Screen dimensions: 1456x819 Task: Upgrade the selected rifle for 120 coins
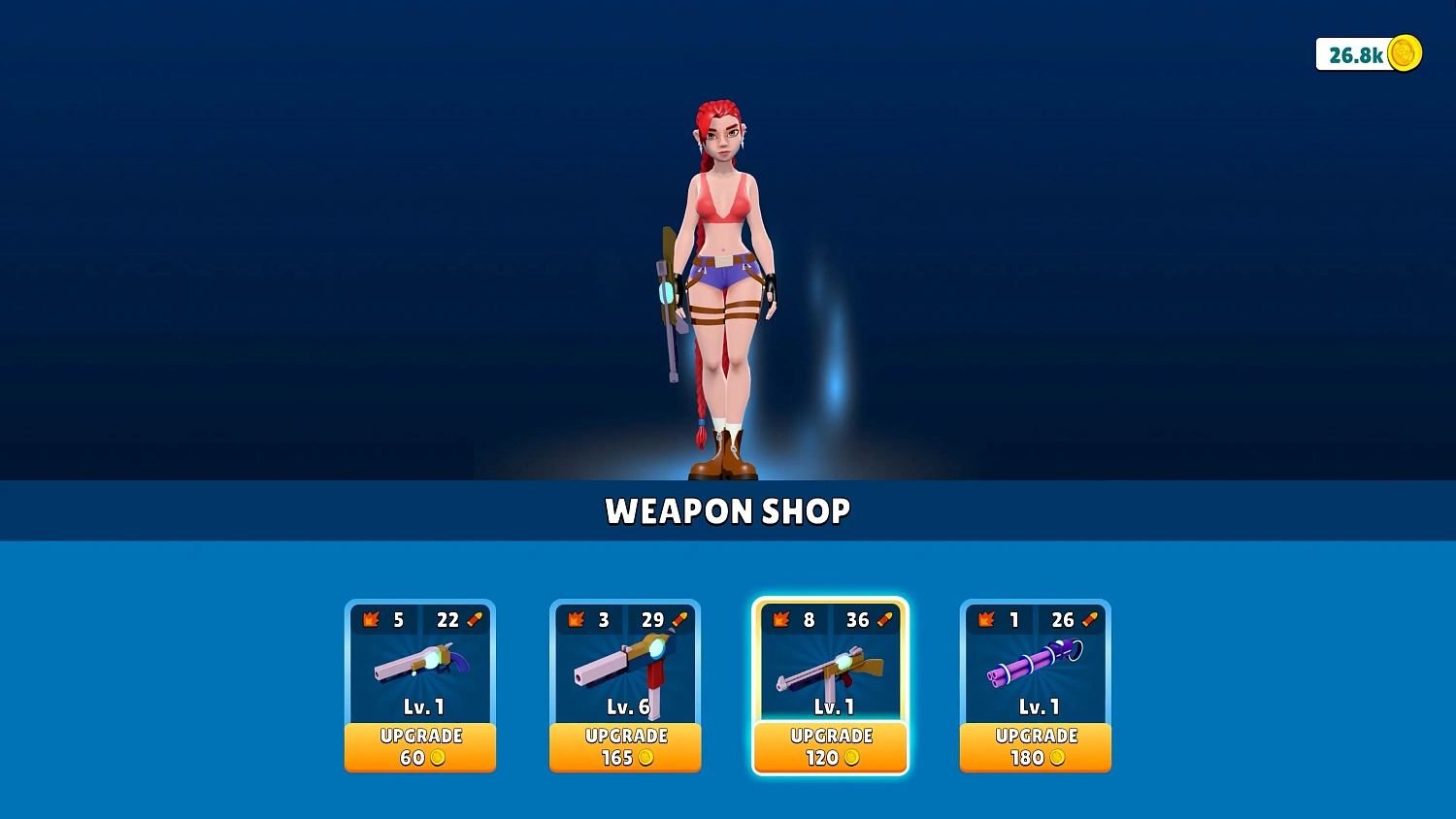pos(830,747)
